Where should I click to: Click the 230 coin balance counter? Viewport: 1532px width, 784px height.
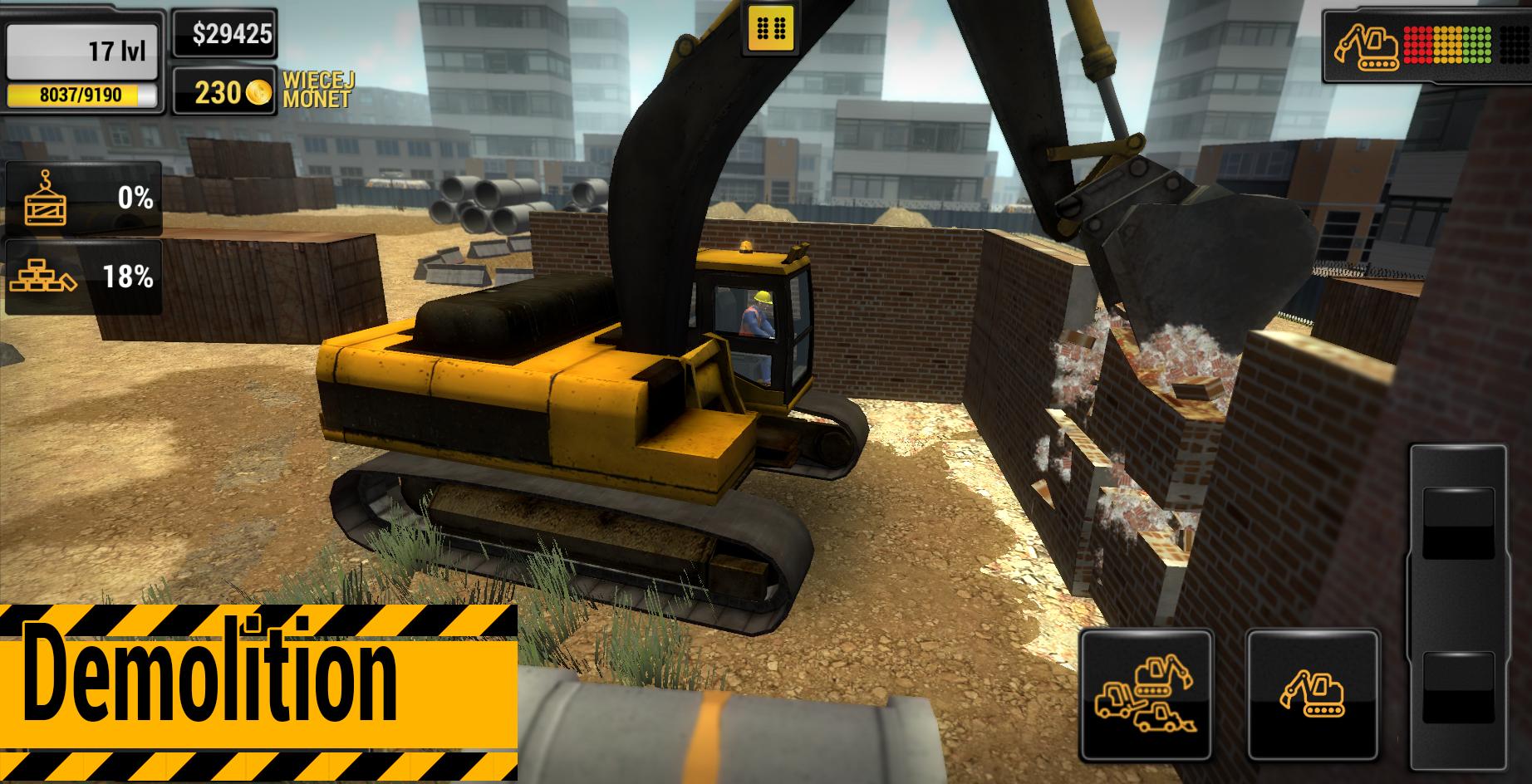pos(223,91)
